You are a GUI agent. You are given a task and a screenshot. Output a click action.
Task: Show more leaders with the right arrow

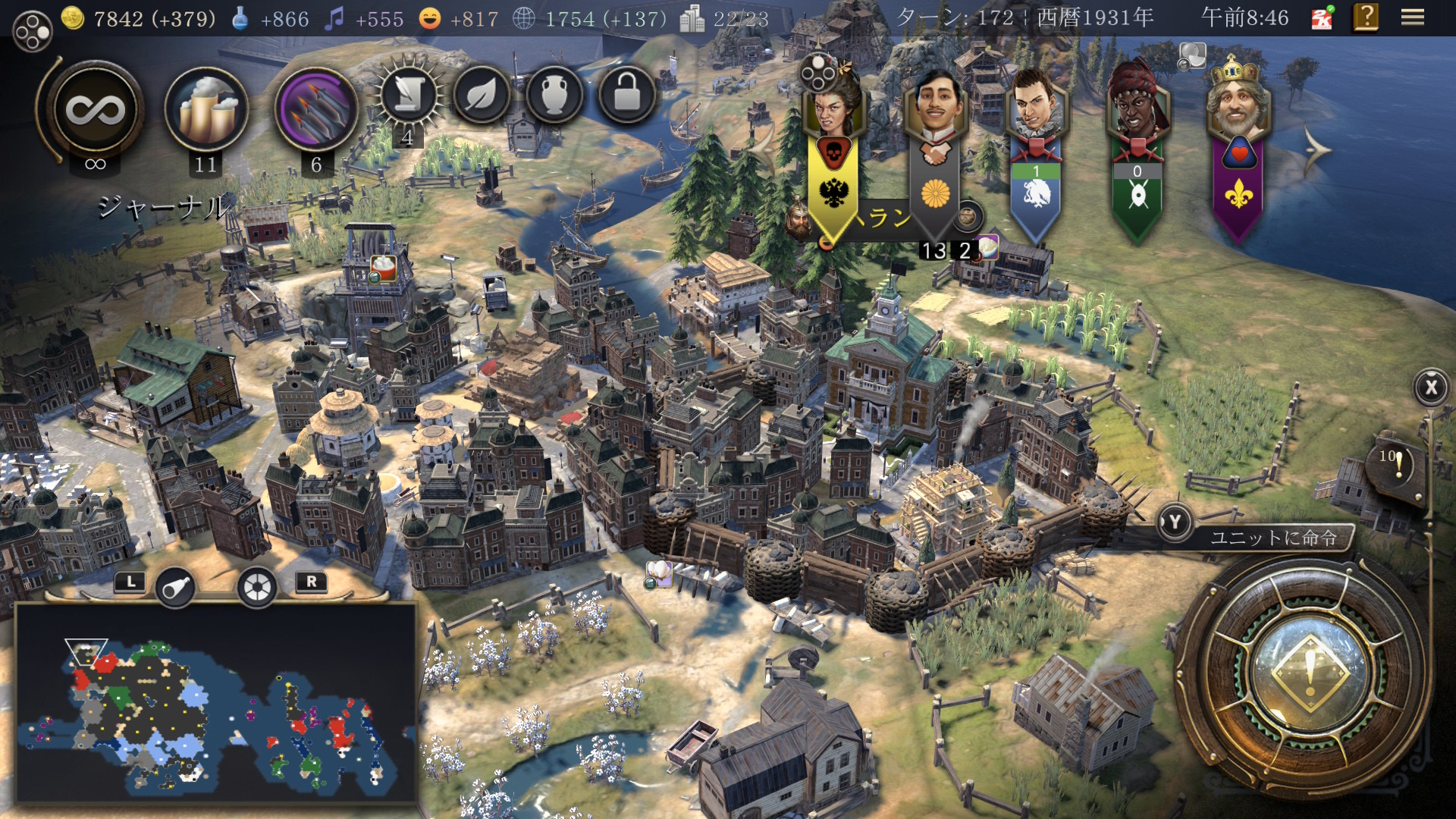pyautogui.click(x=1317, y=150)
